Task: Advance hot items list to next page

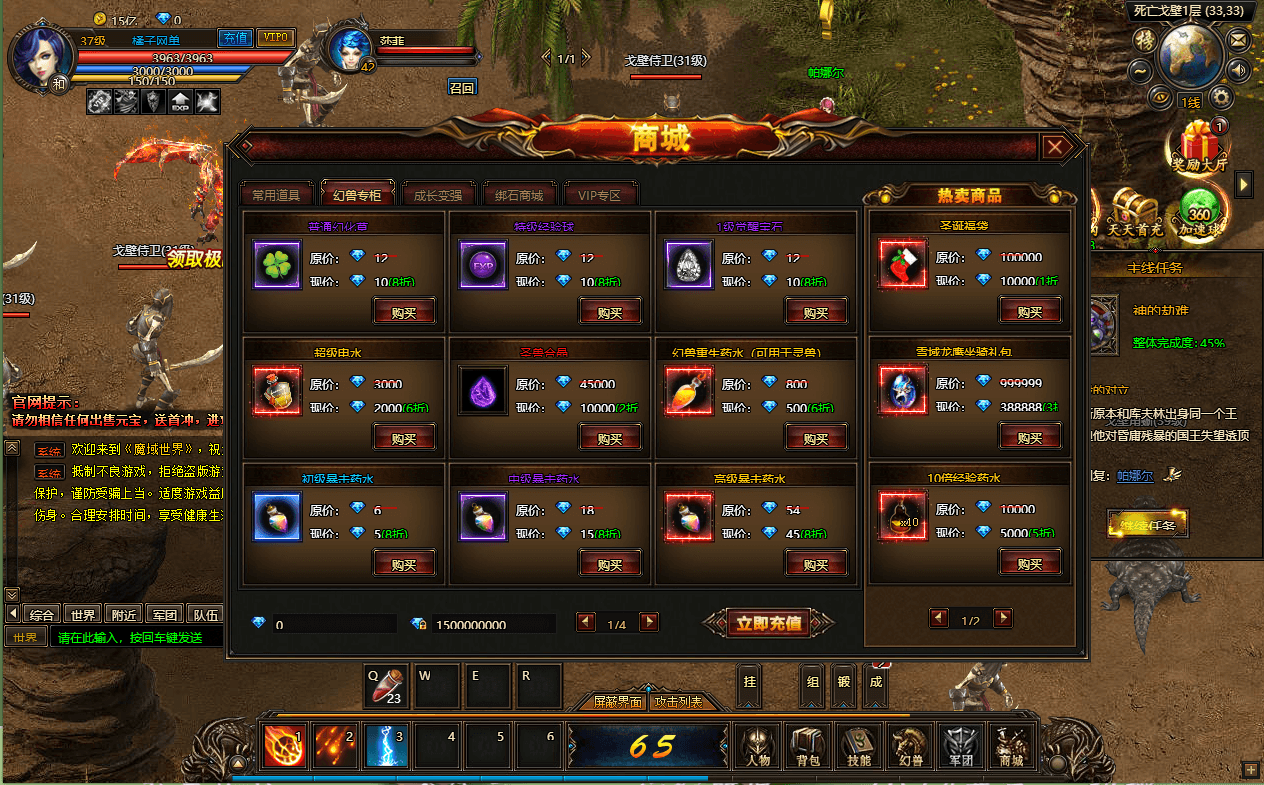Action: (1003, 619)
